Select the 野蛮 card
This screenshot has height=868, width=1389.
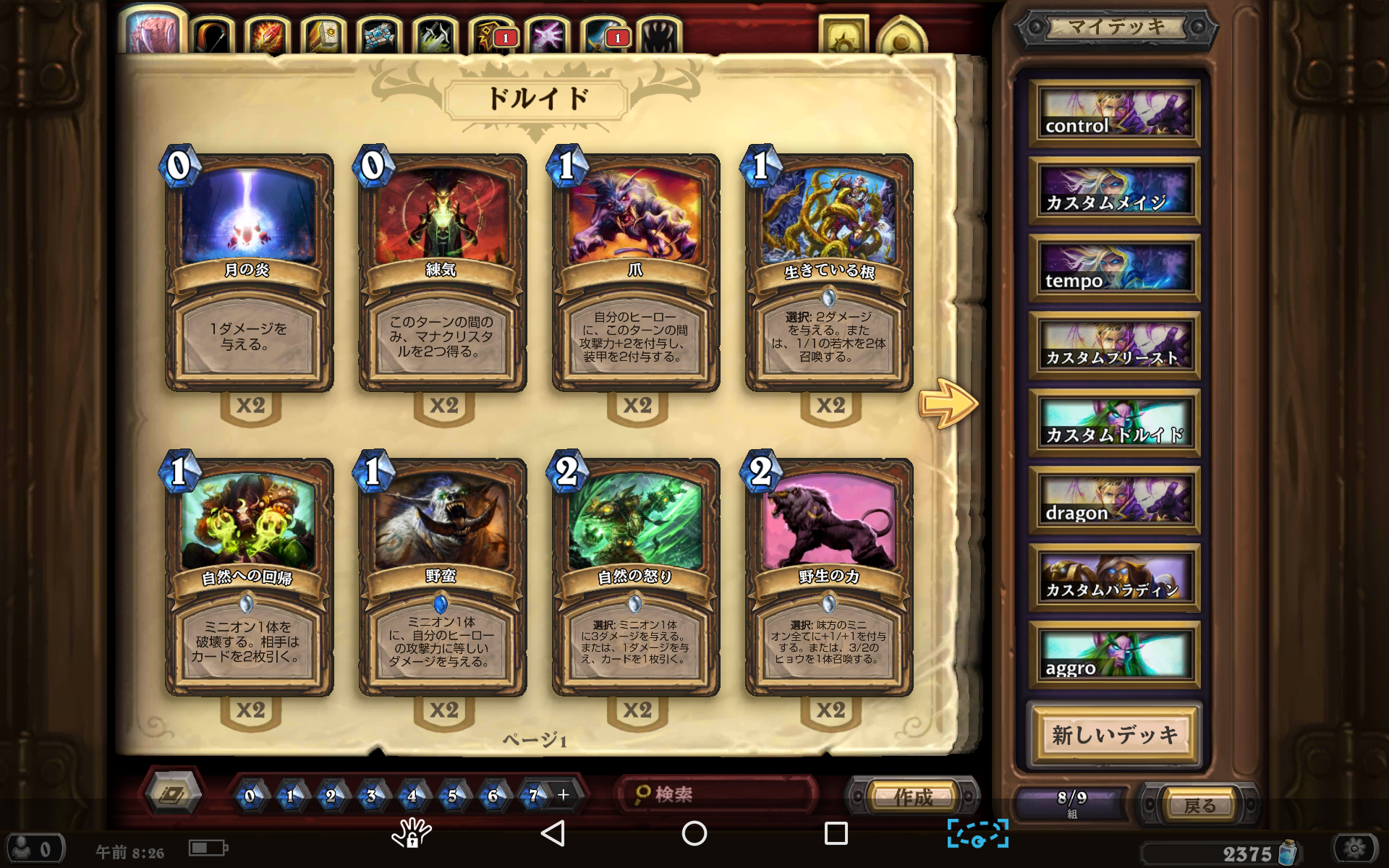[x=442, y=577]
